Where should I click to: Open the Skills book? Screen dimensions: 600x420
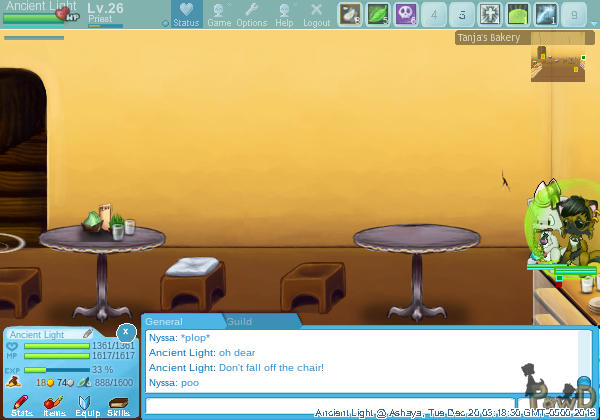[x=118, y=404]
